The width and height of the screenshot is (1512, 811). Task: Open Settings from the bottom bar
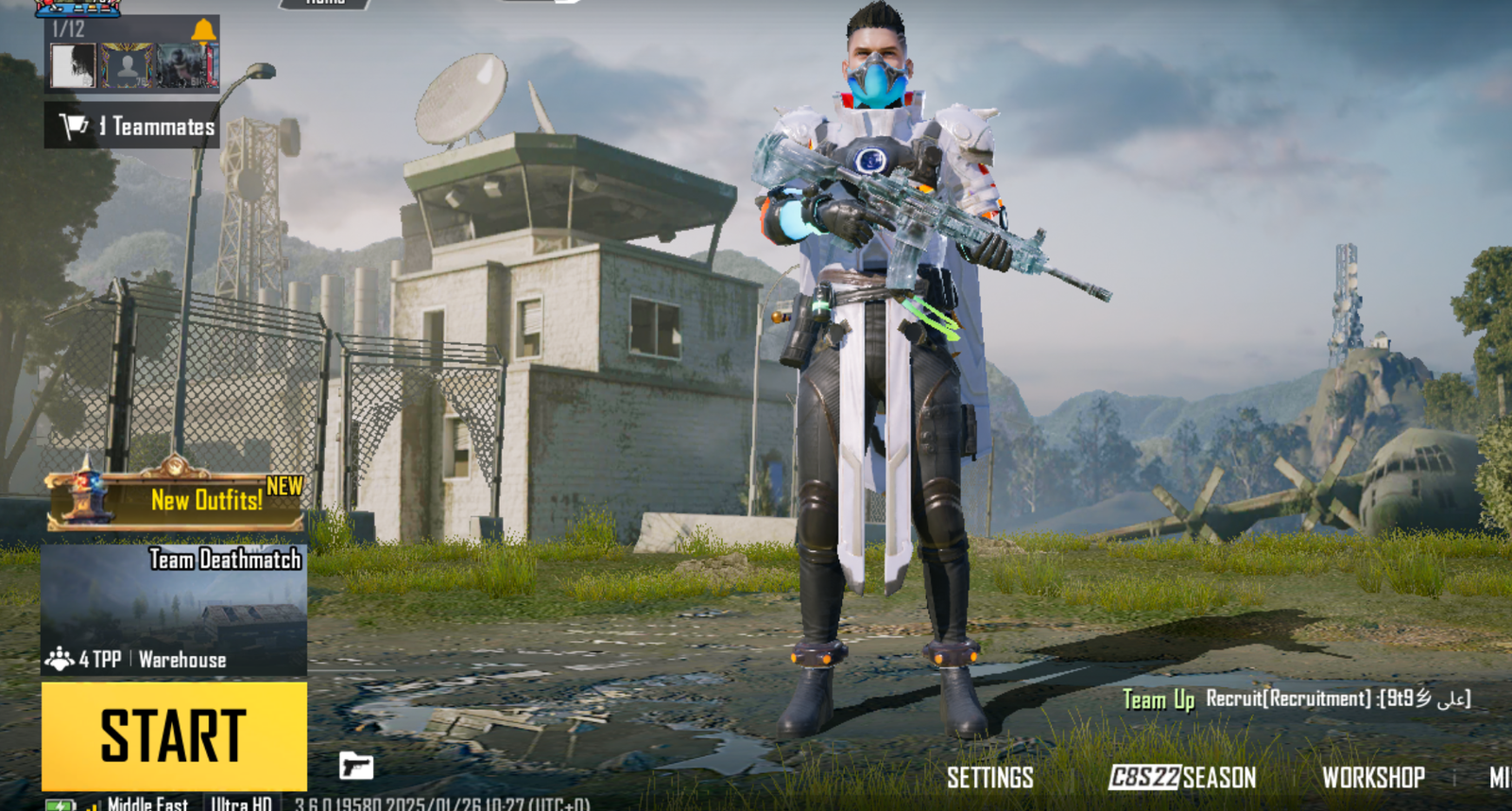(988, 778)
